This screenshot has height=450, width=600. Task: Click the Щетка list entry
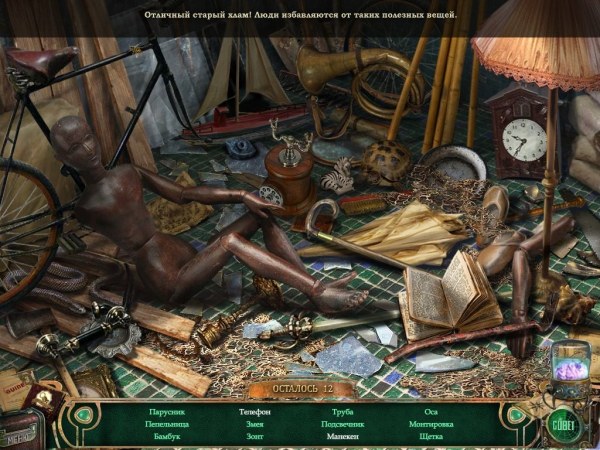tap(431, 437)
